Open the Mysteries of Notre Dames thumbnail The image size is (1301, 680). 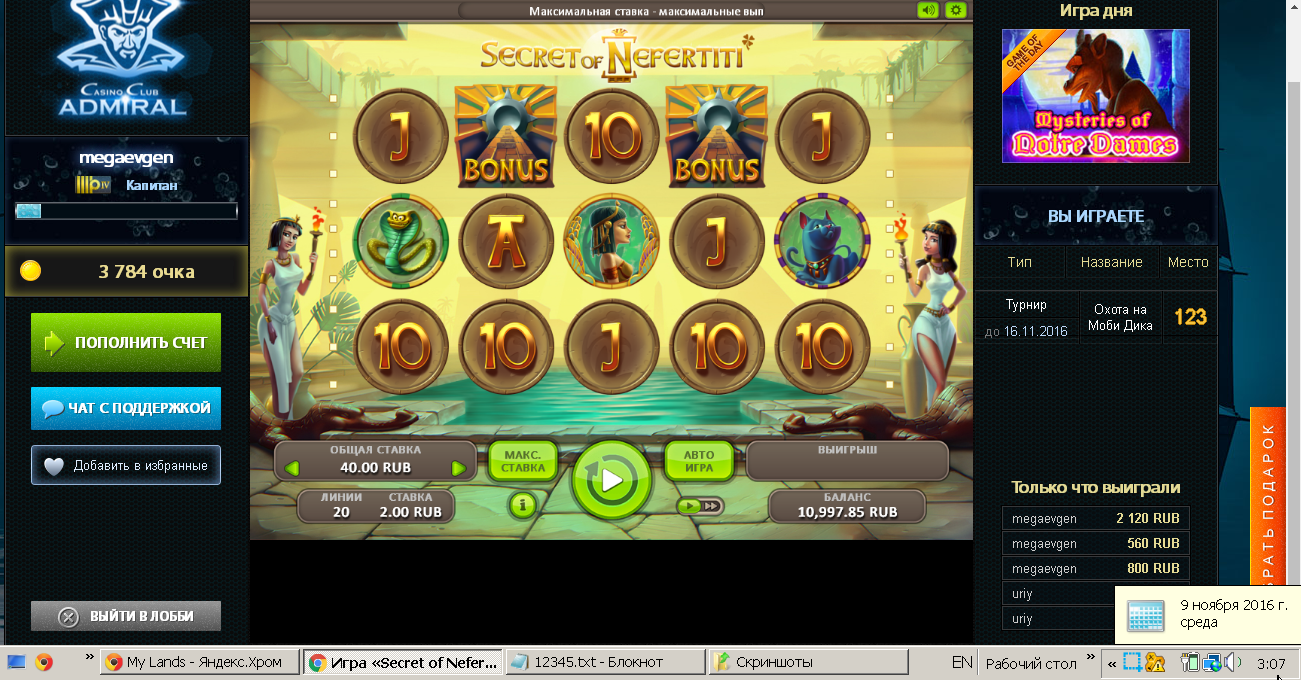click(1095, 96)
